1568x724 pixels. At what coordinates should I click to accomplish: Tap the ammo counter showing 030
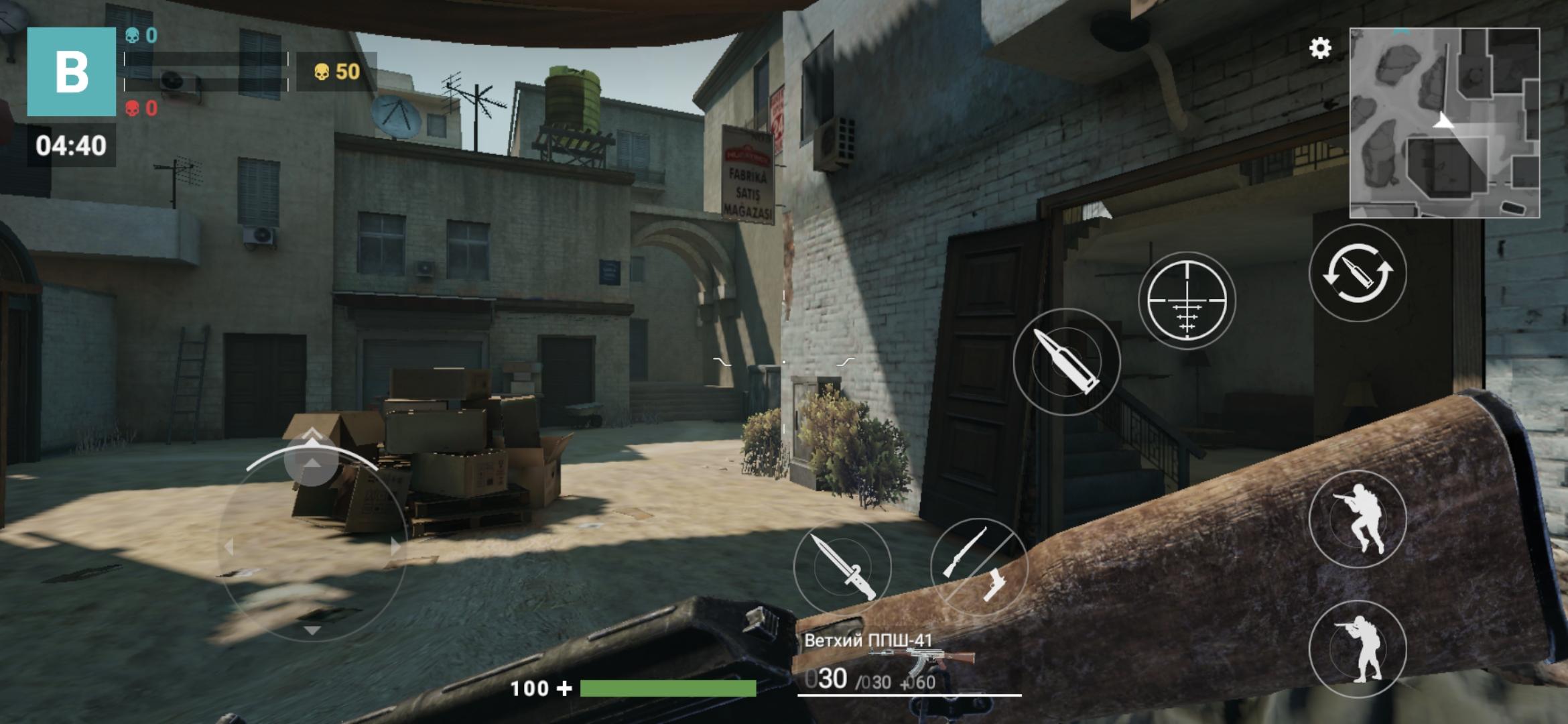tap(829, 679)
